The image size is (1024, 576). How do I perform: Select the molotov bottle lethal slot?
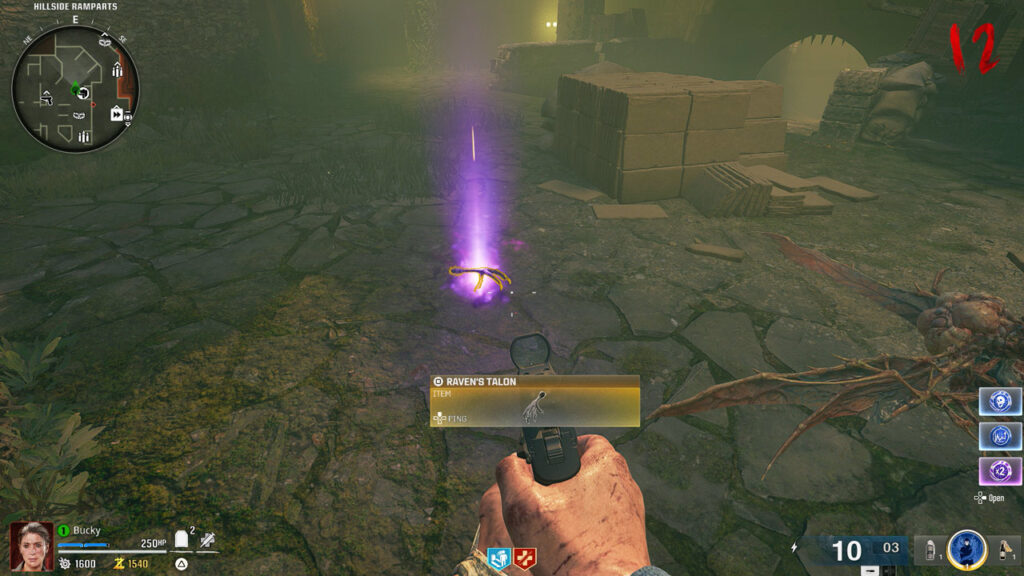(x=1003, y=551)
